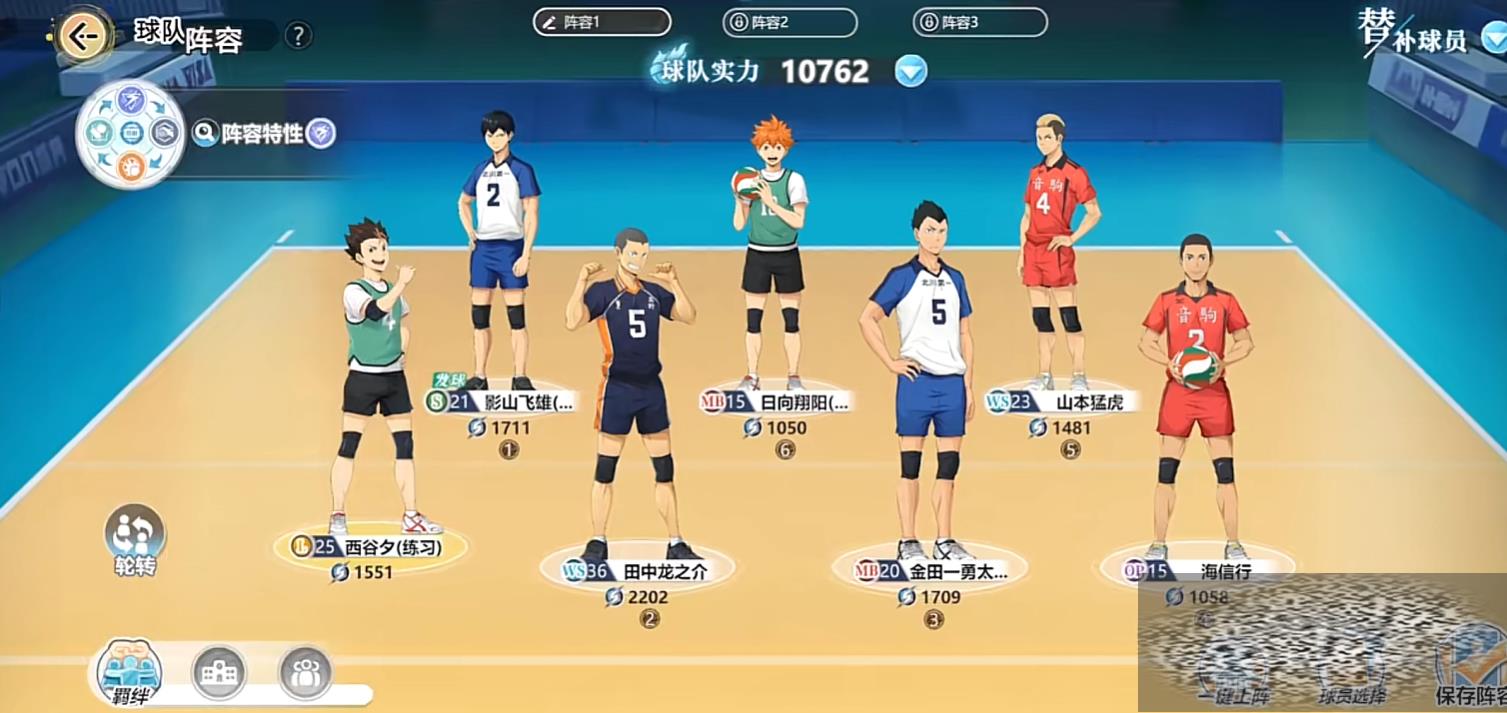1507x713 pixels.
Task: Open the 替补球员 substitutes panel
Action: [1430, 35]
